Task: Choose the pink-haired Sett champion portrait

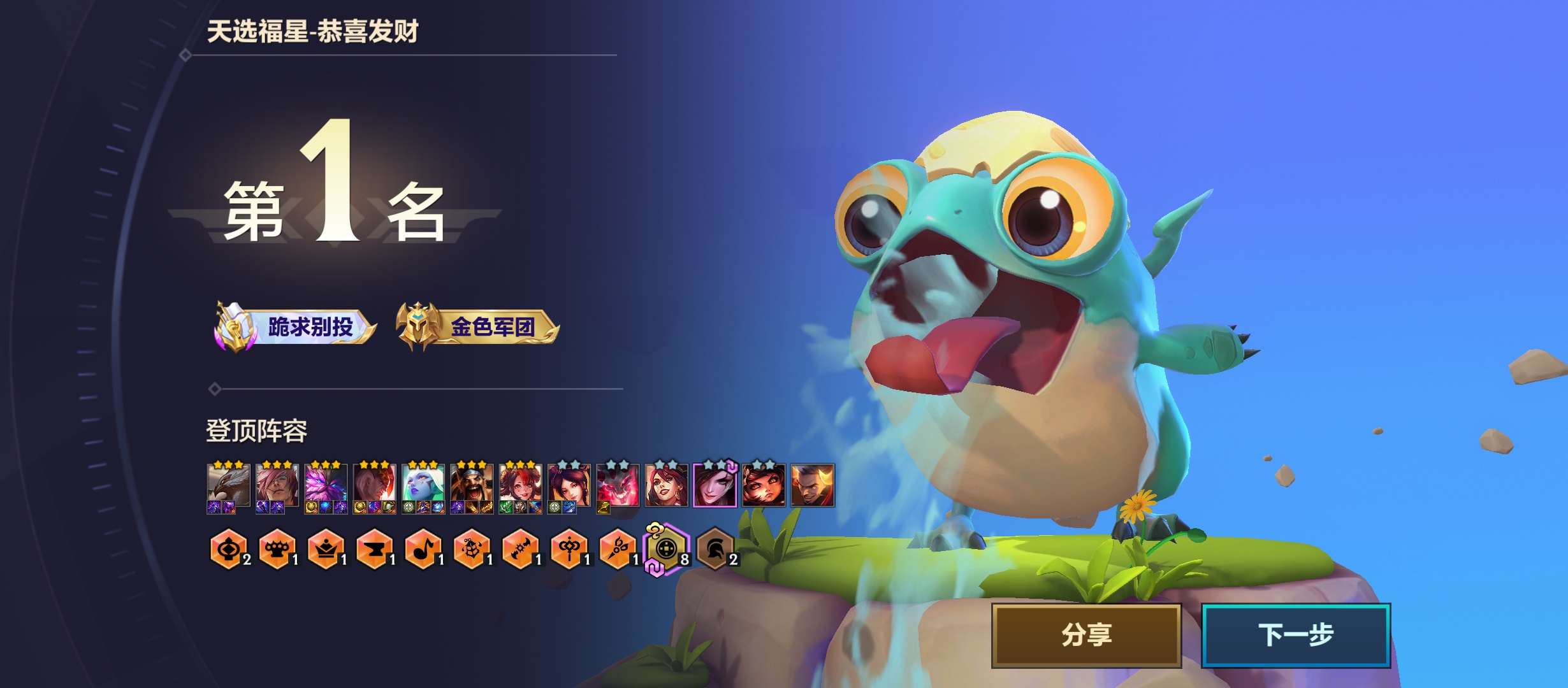Action: coord(277,485)
